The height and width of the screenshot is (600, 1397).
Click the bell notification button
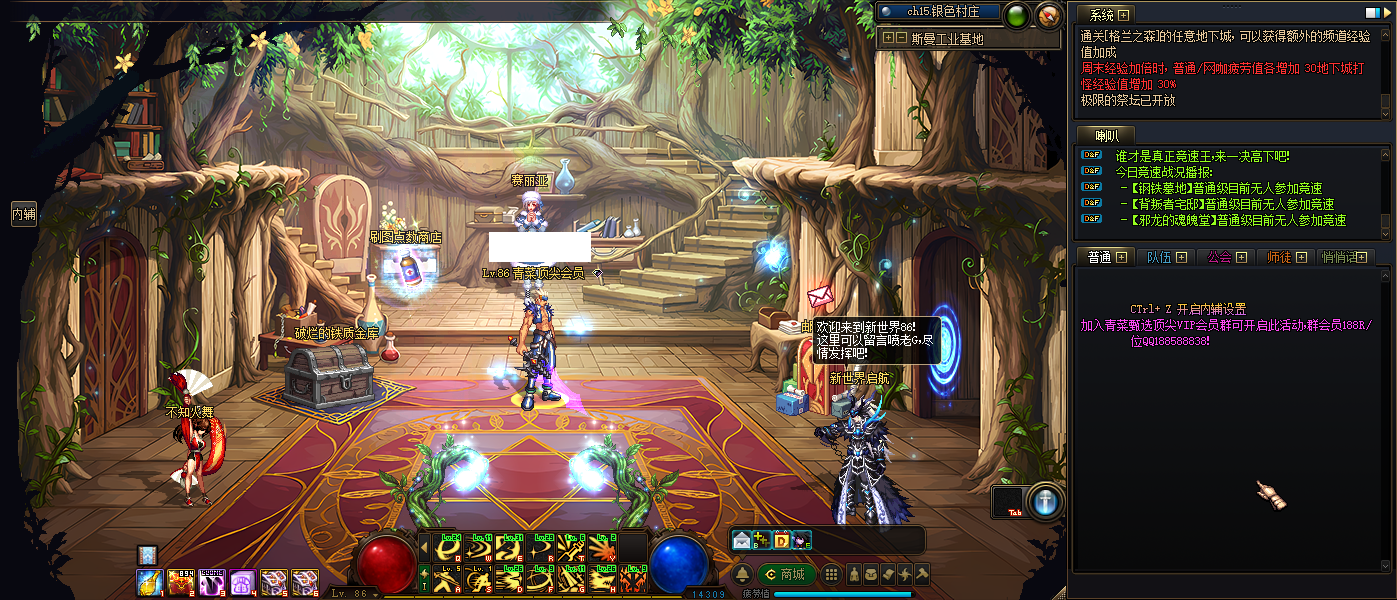point(743,574)
